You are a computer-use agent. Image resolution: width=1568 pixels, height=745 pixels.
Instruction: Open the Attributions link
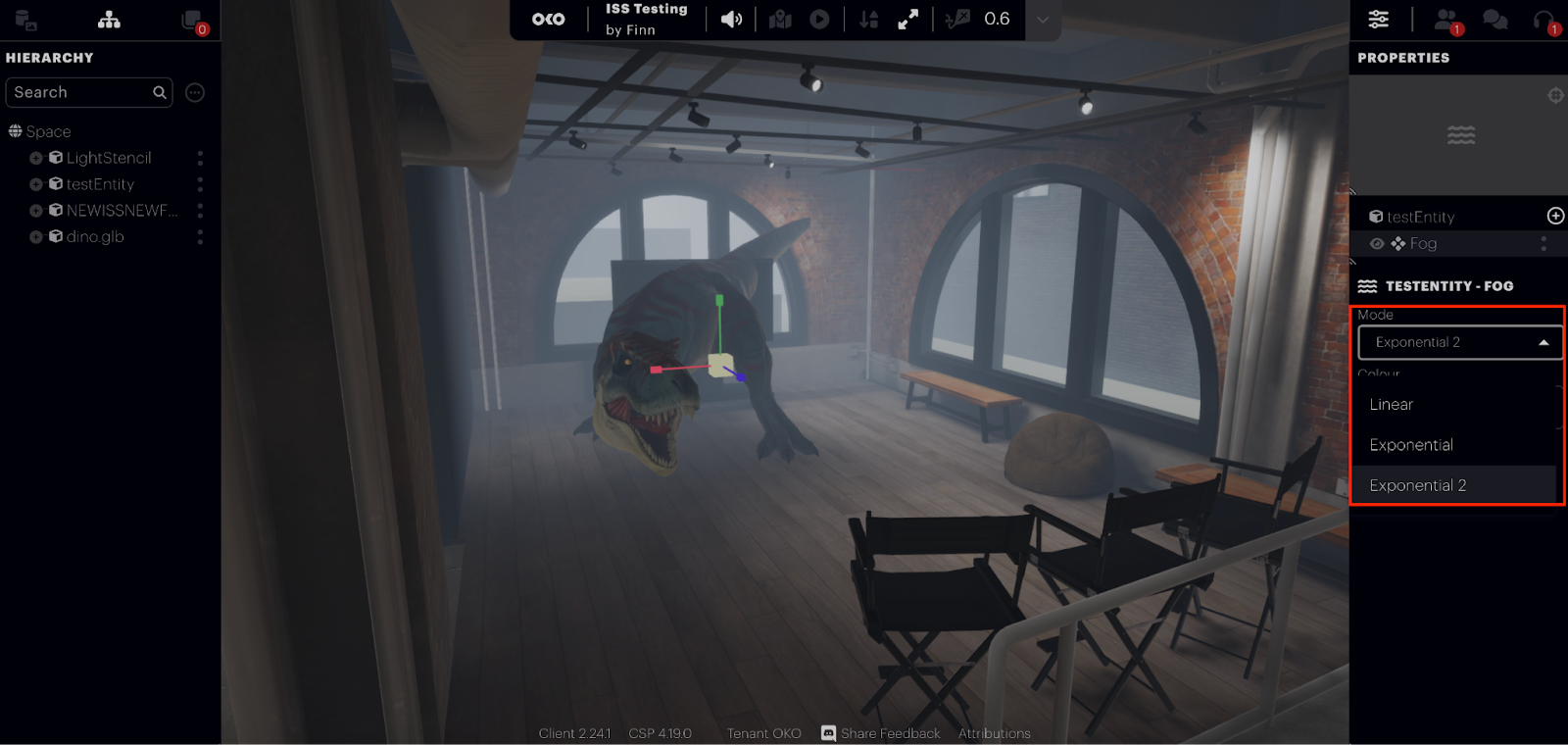coord(994,733)
